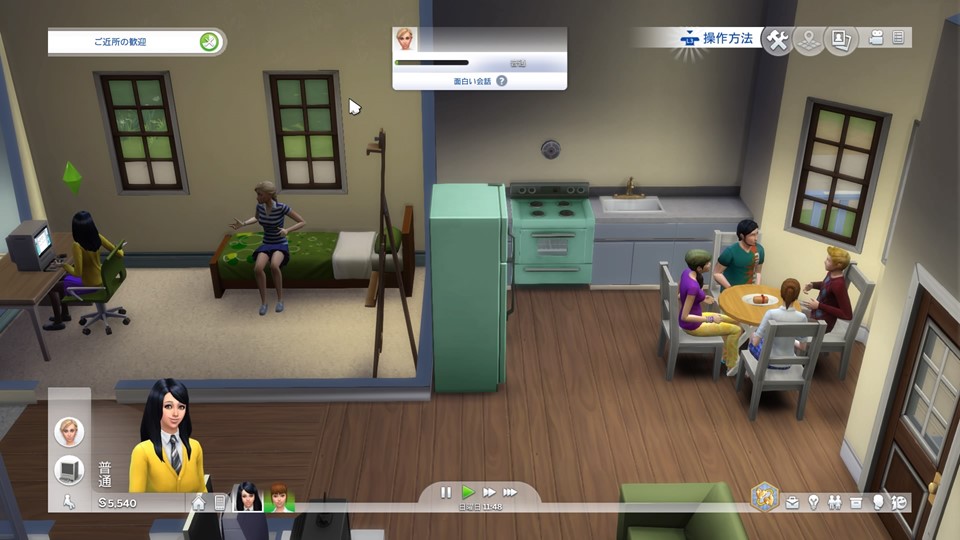
Task: Resume normal speed with the green play button
Action: (x=467, y=492)
